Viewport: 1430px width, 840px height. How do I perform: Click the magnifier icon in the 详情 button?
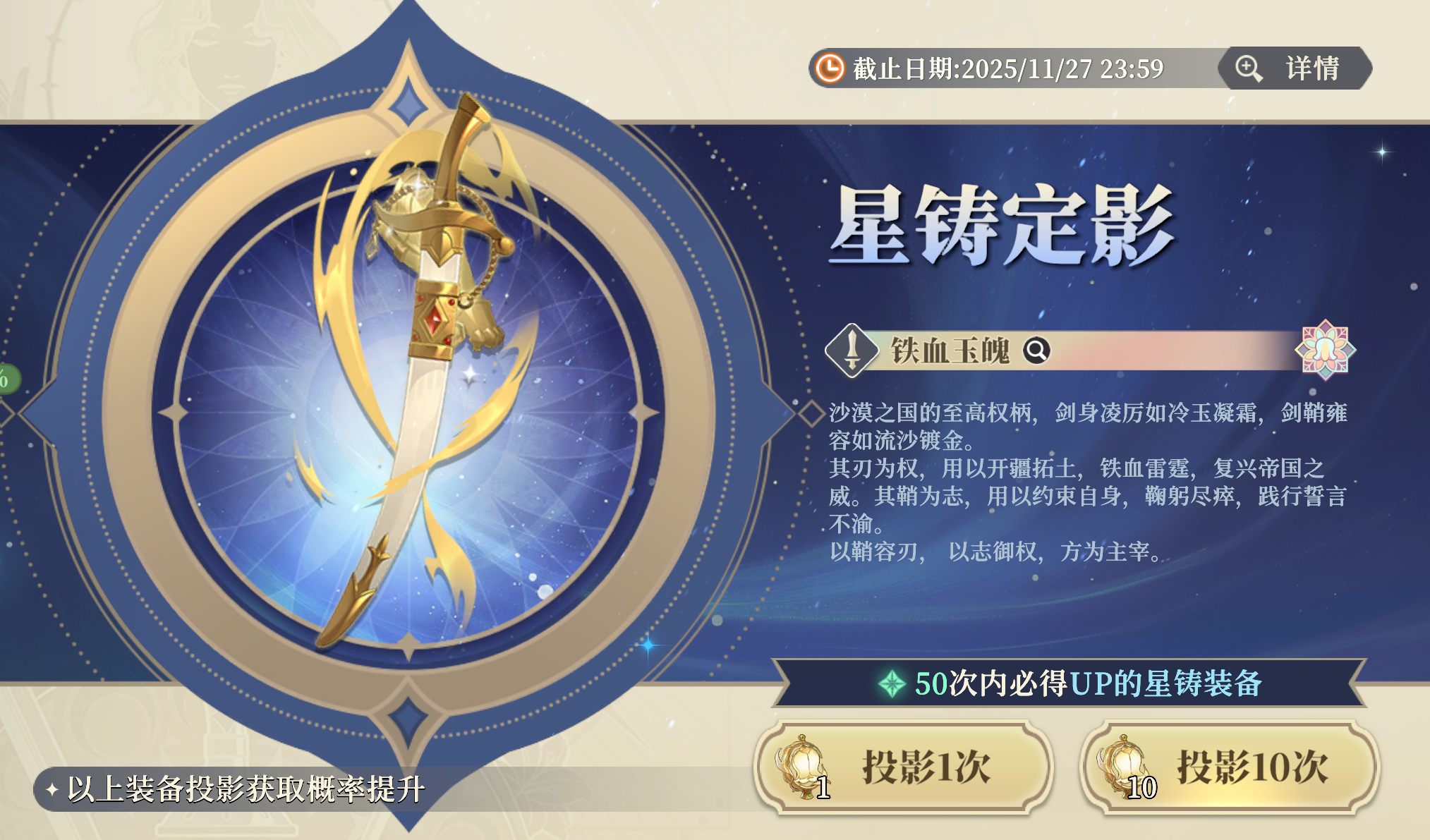pos(1247,68)
